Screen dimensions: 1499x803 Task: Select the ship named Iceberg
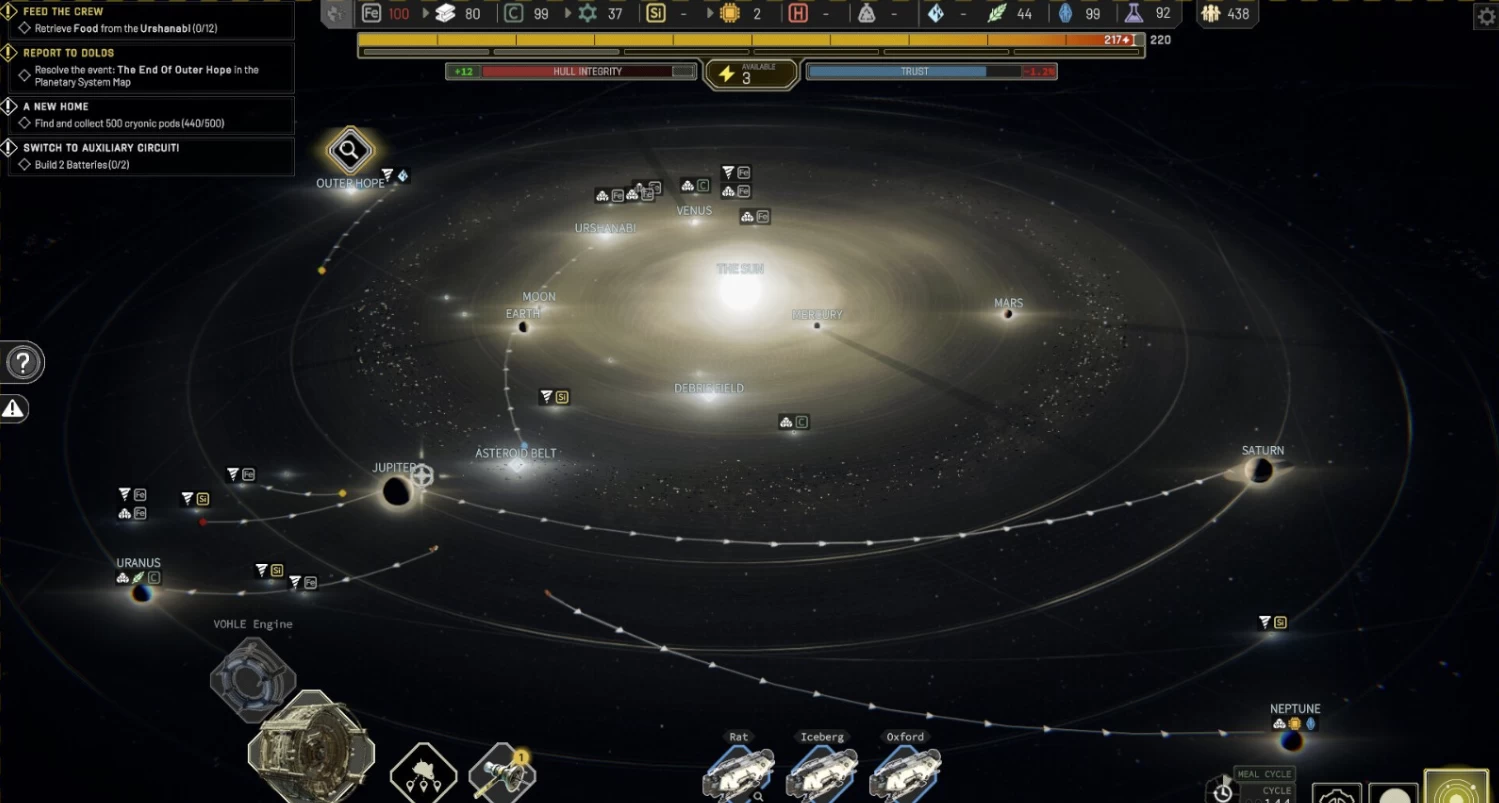coord(822,773)
